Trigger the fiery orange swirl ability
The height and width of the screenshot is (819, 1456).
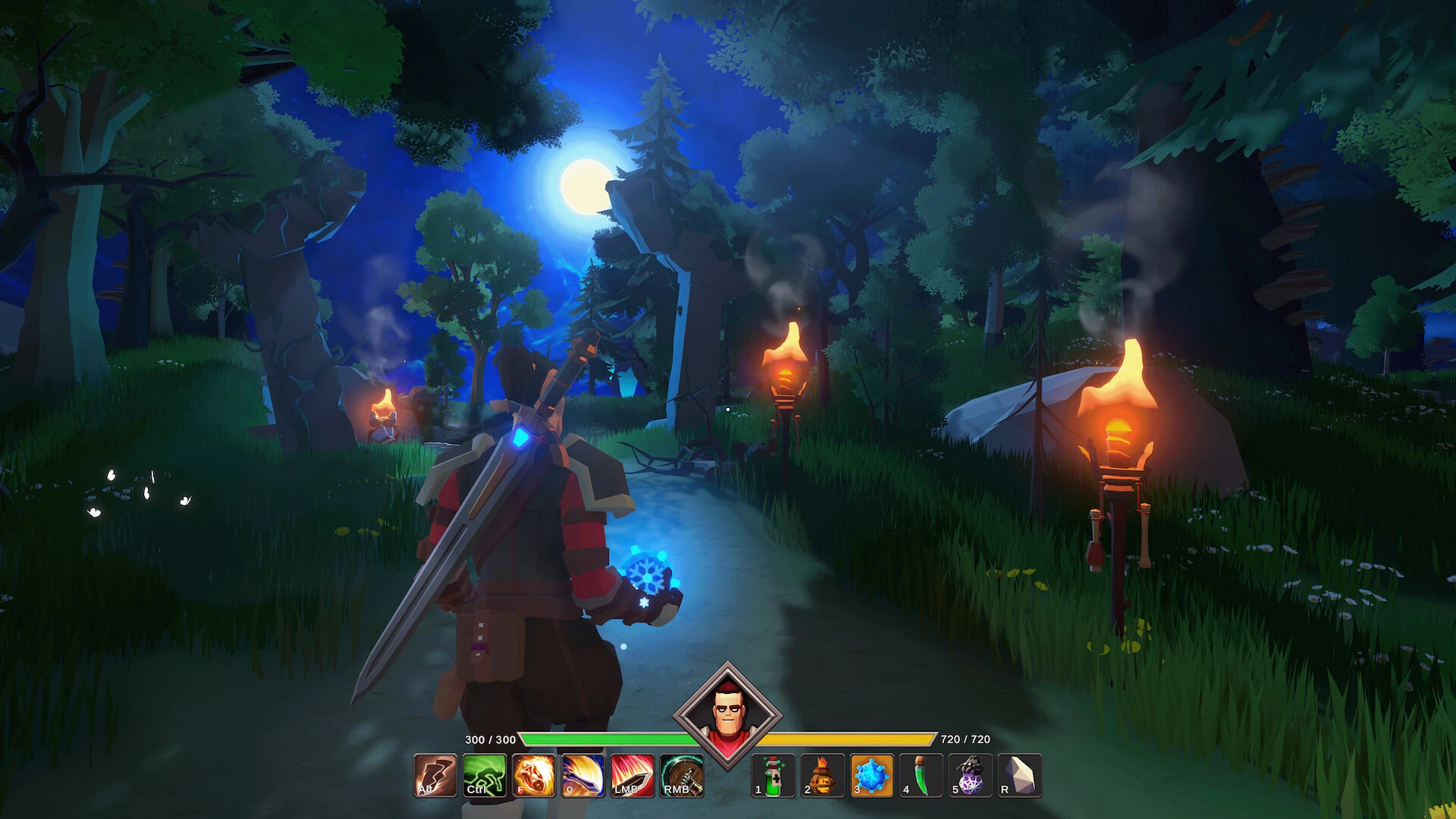tap(534, 775)
